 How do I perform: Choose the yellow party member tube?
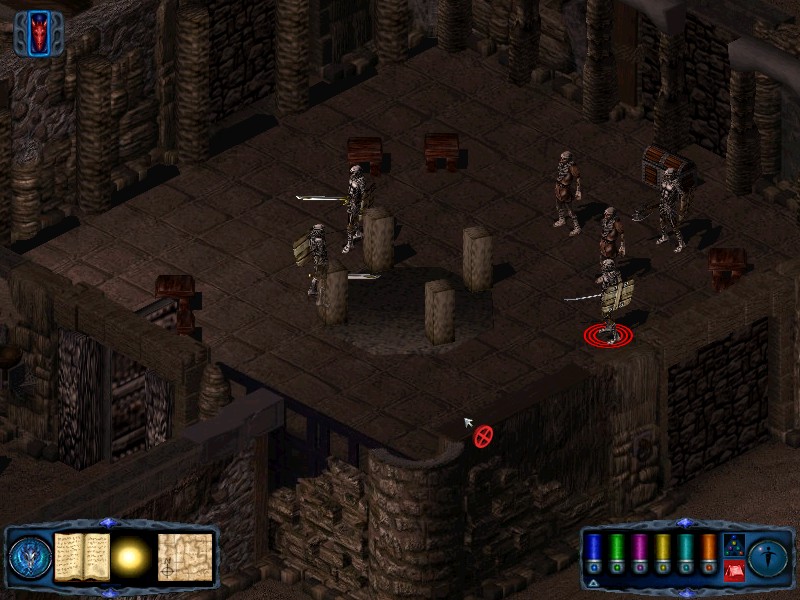click(x=662, y=552)
